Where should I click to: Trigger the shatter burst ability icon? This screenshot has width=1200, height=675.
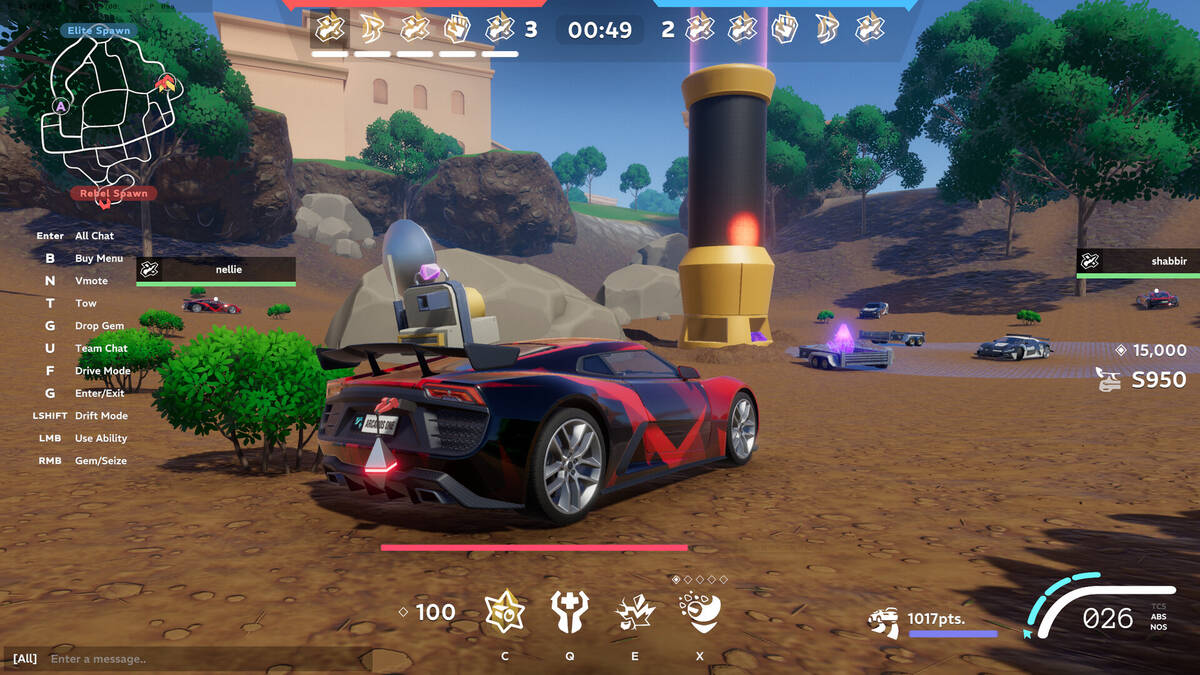[635, 611]
